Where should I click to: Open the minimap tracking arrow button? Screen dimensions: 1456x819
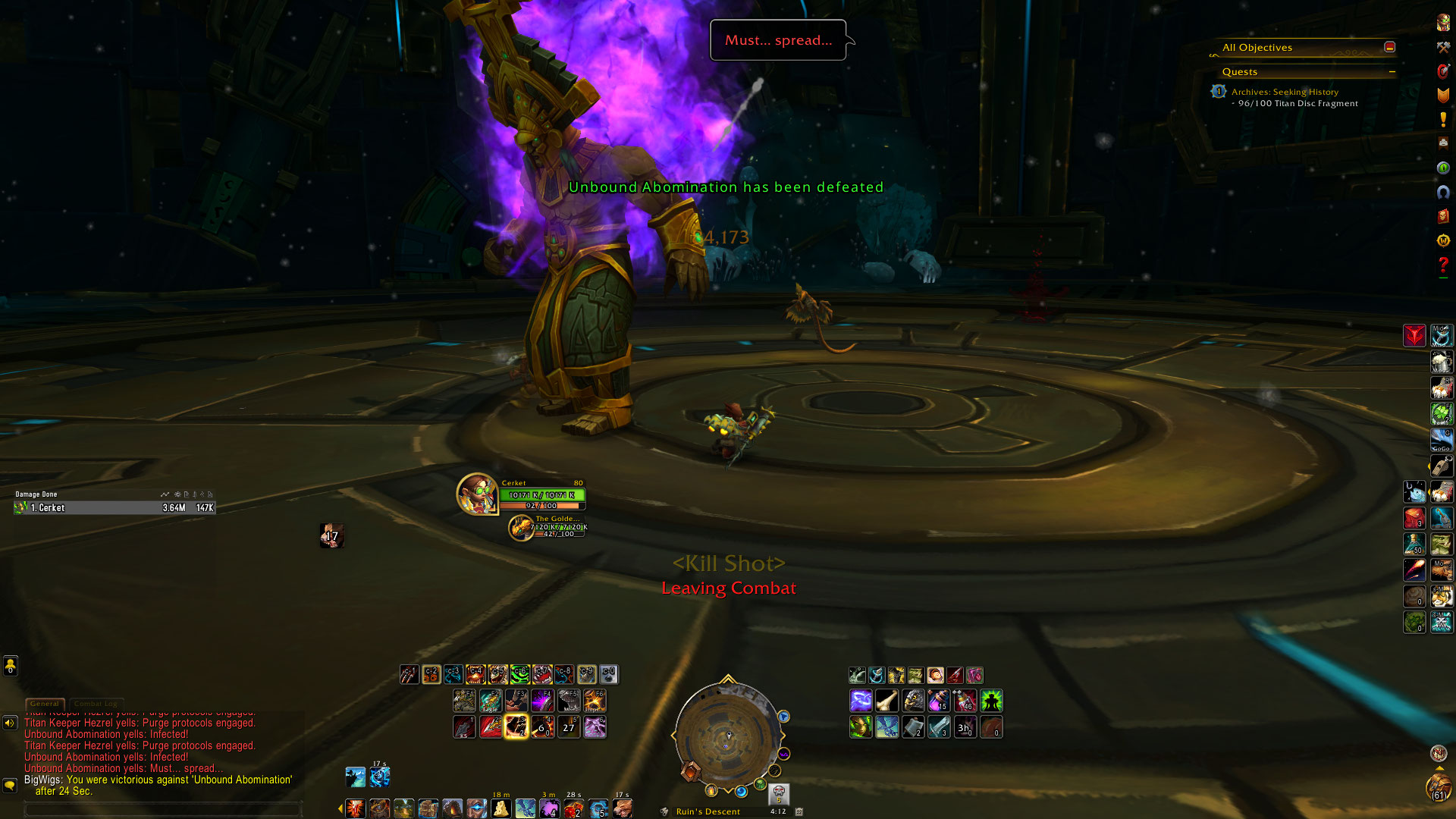tap(784, 717)
